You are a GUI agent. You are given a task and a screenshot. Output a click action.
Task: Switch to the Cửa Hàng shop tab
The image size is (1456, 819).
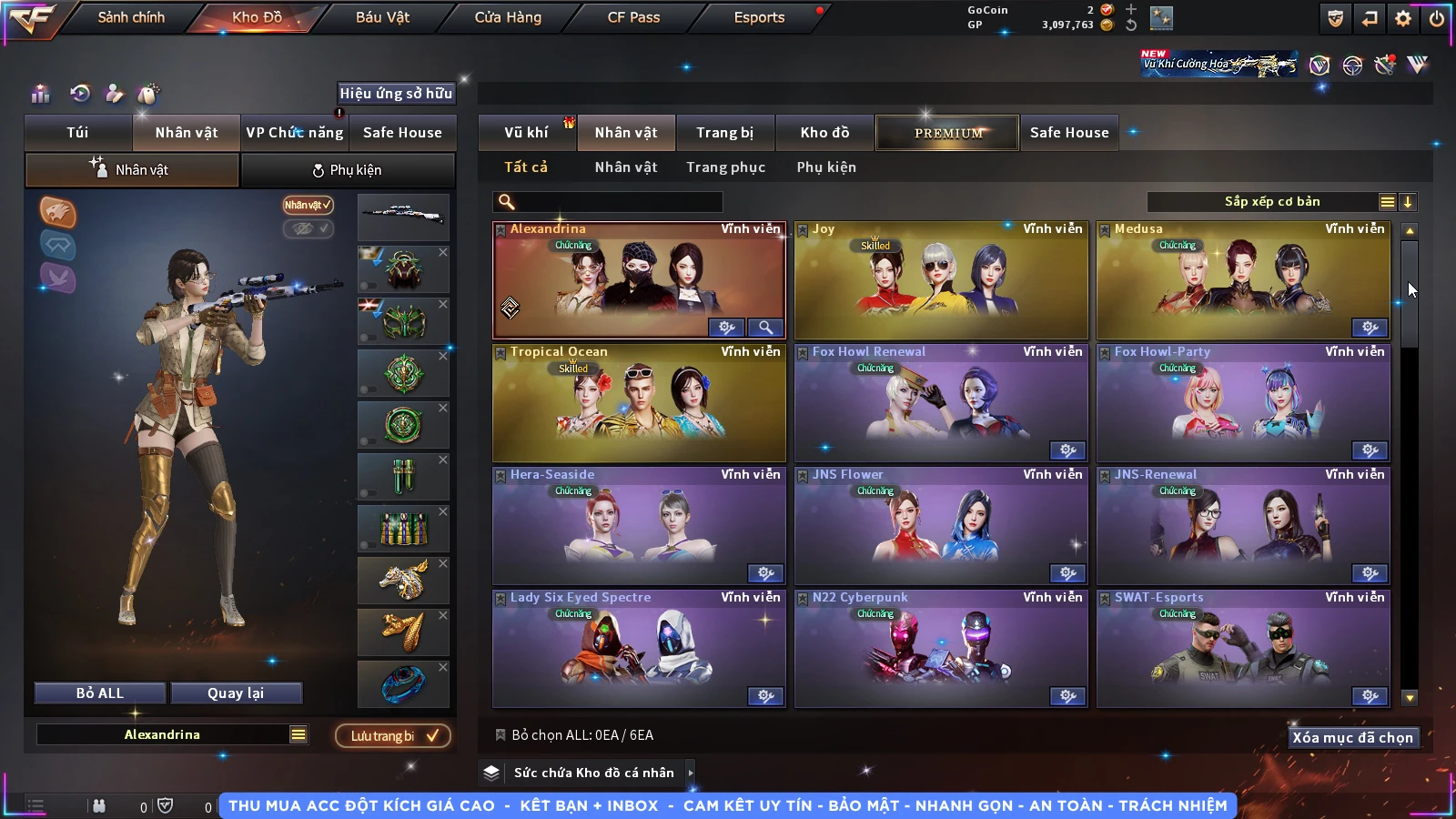(x=508, y=17)
